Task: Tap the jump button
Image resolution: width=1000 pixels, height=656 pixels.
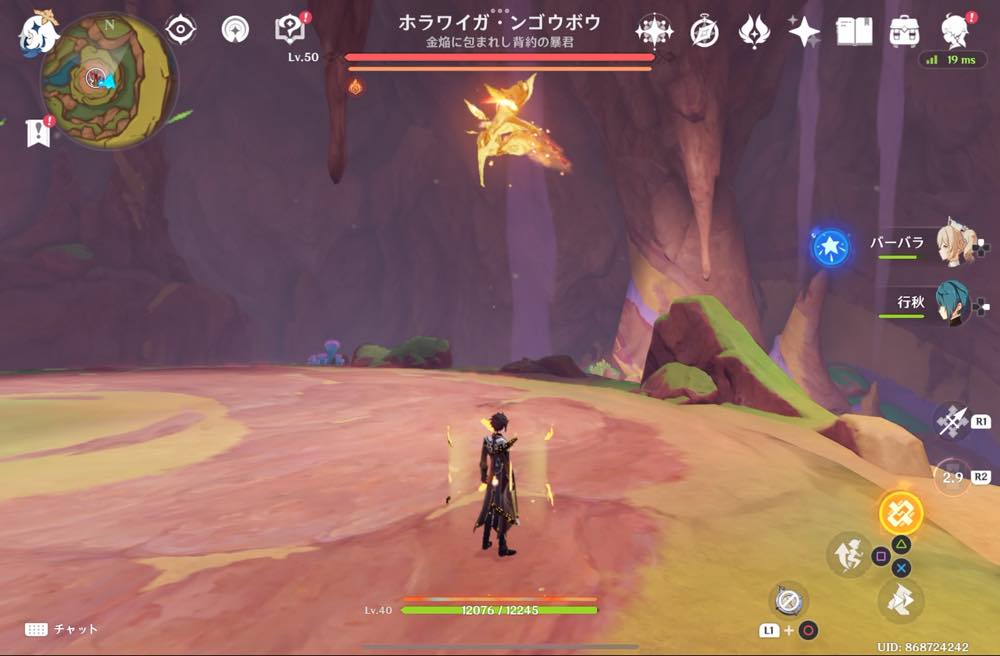Action: [848, 554]
